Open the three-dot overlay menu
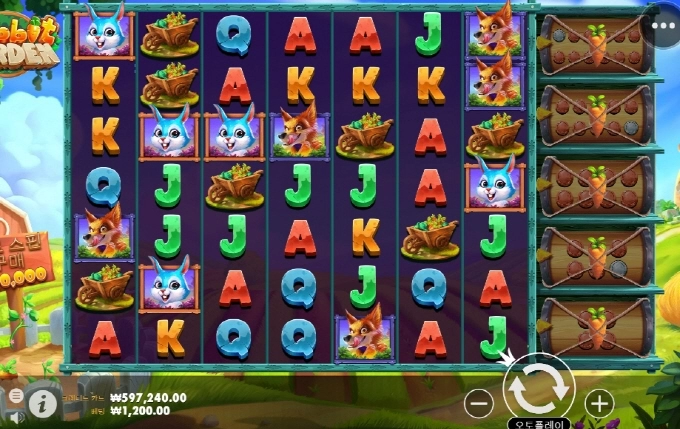This screenshot has width=680, height=429. (662, 26)
